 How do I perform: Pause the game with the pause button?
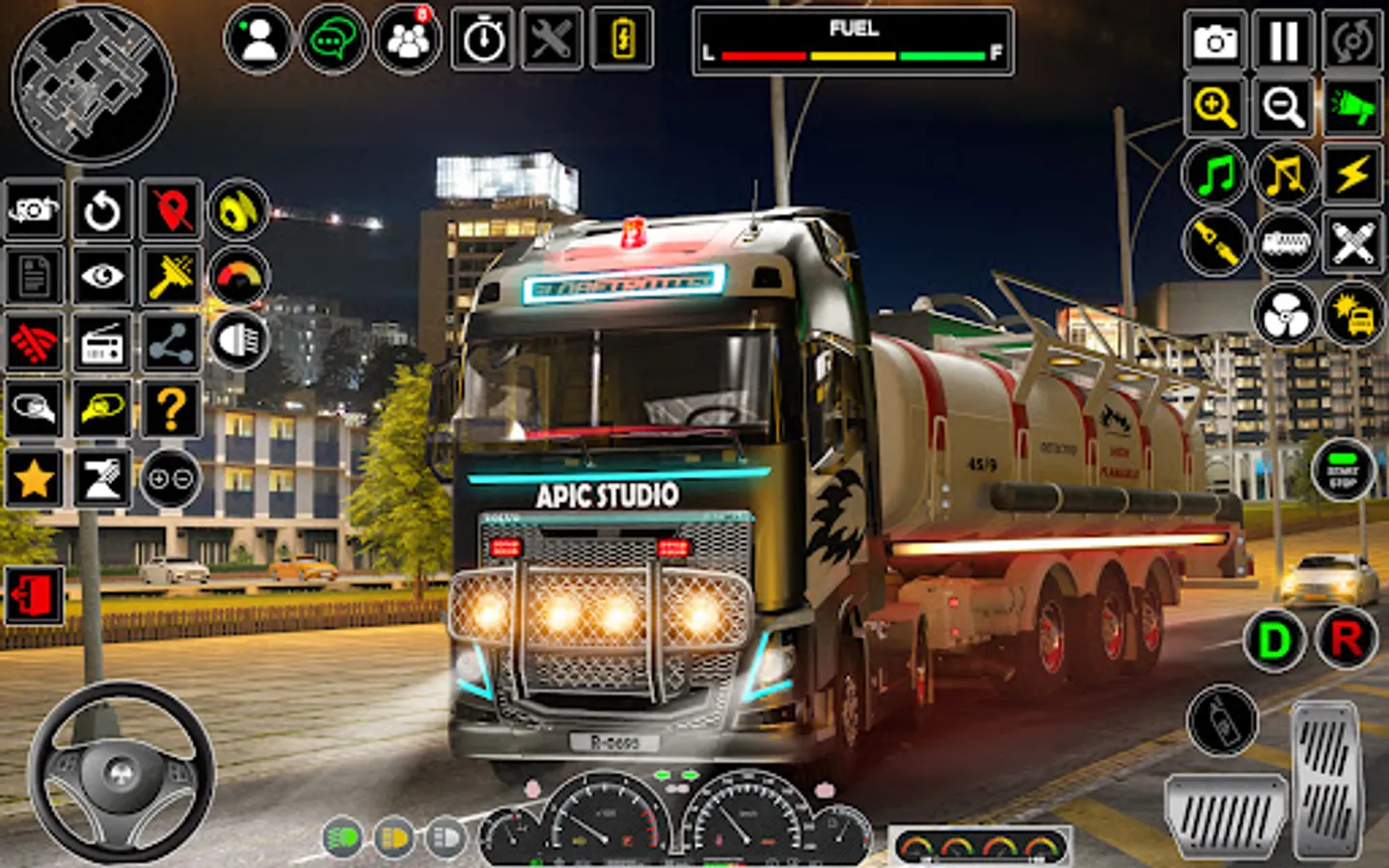pyautogui.click(x=1283, y=41)
